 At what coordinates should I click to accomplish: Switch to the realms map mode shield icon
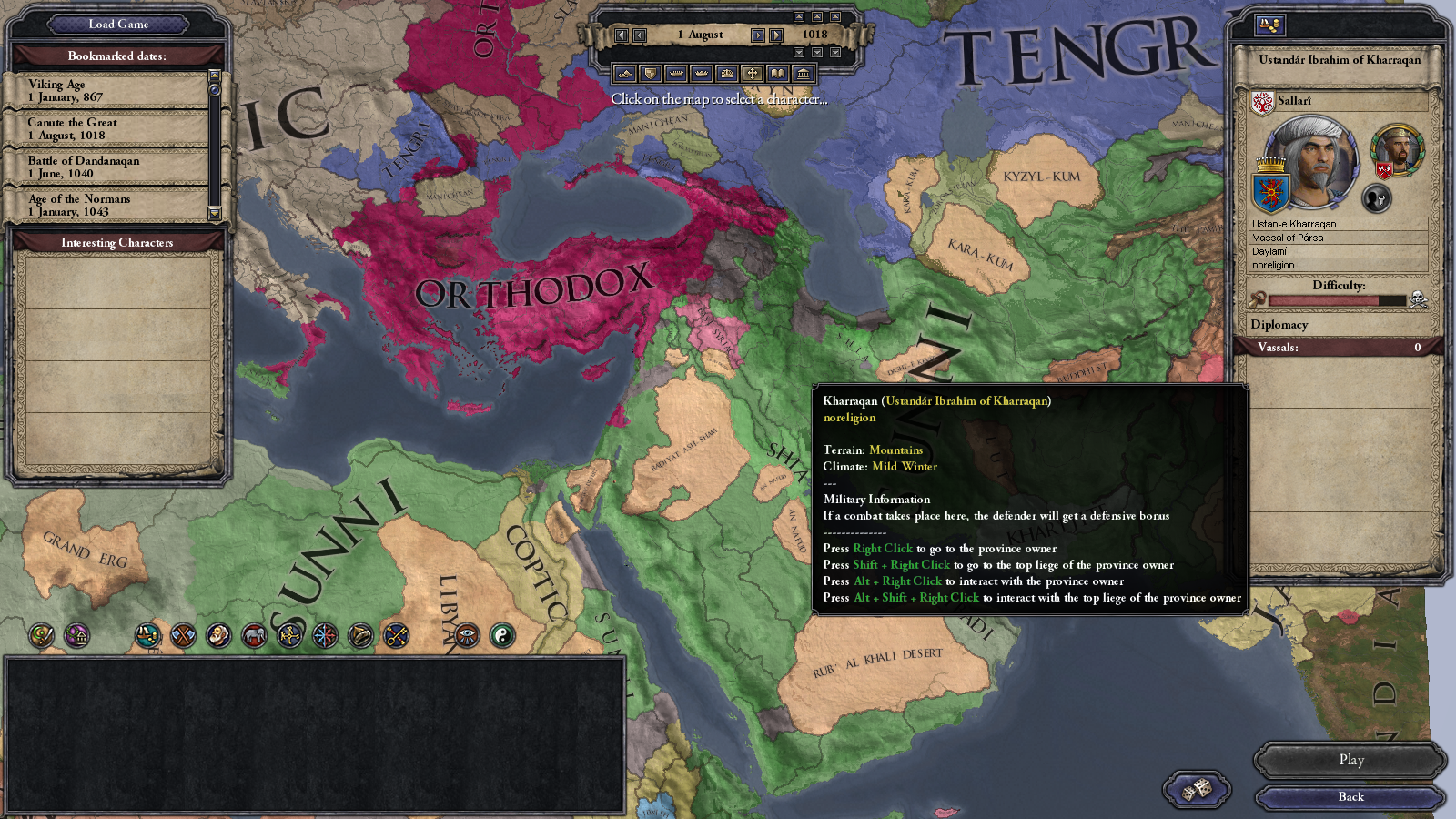pyautogui.click(x=652, y=72)
